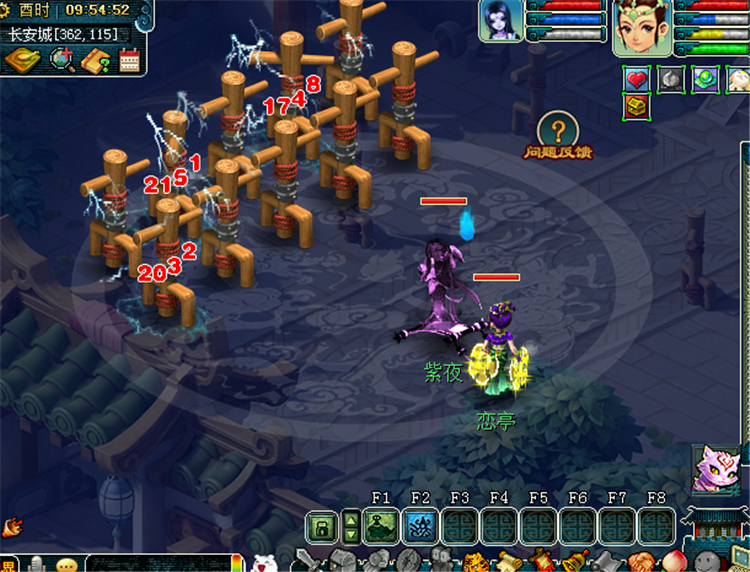The height and width of the screenshot is (572, 750).
Task: Open the golden compass world map icon
Action: [x=20, y=60]
